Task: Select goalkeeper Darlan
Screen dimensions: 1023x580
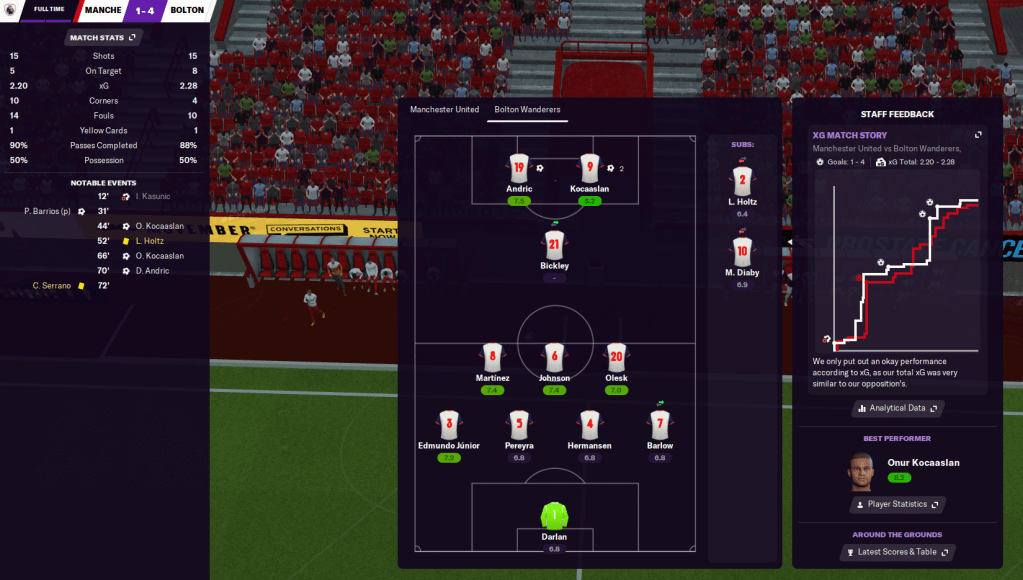Action: [x=554, y=516]
